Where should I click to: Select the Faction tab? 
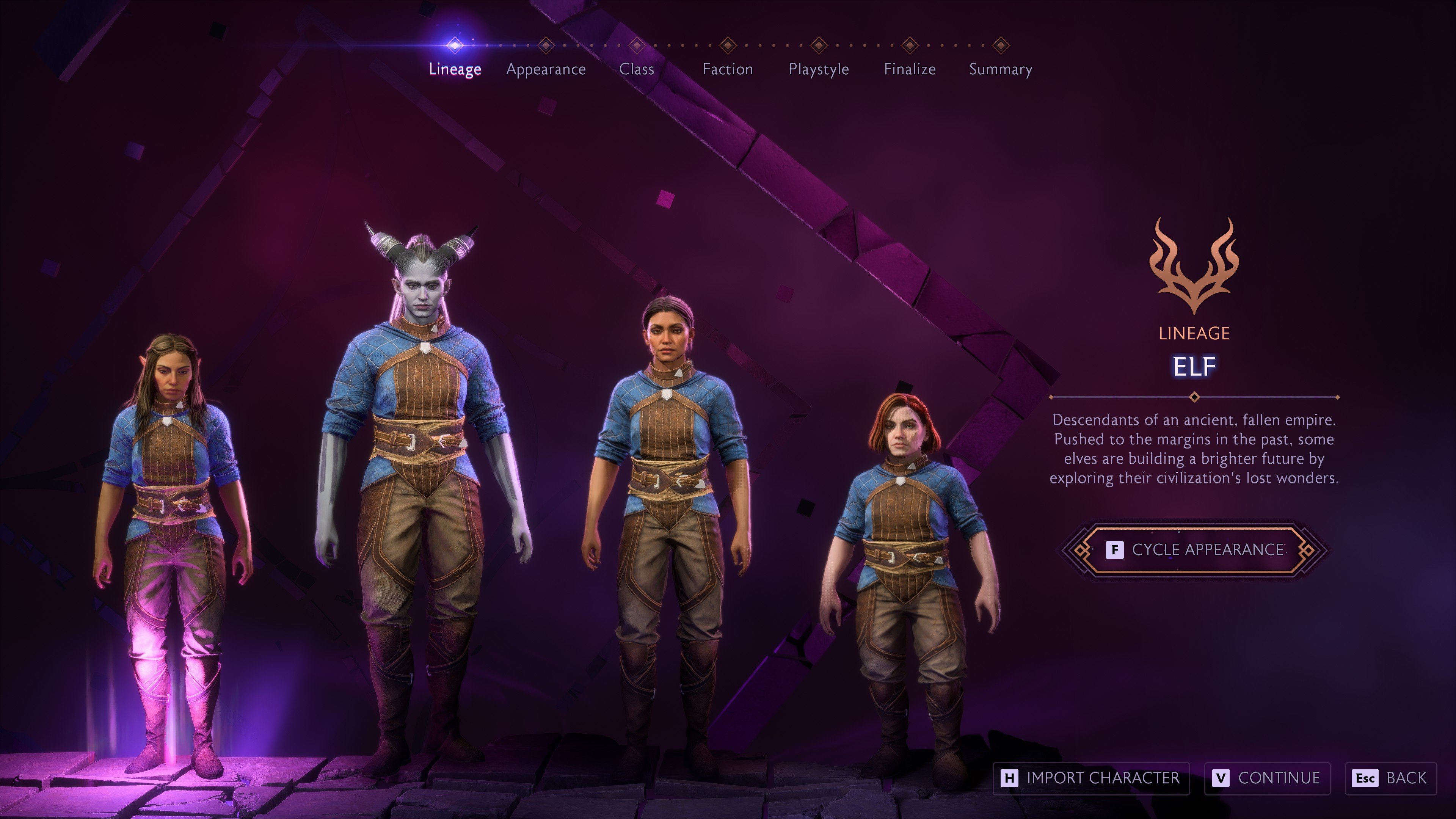[728, 69]
